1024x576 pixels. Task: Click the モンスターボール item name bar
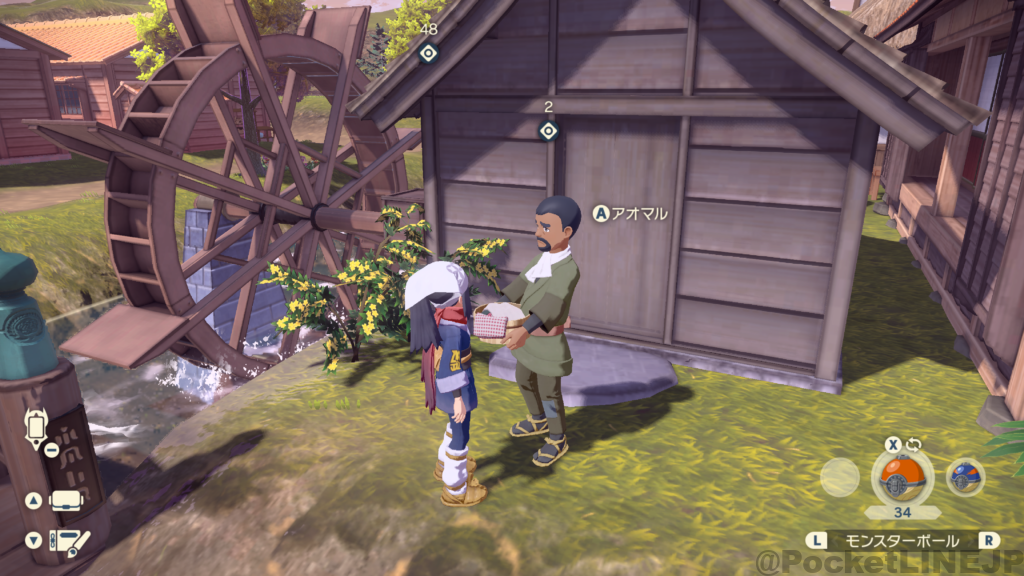[x=902, y=540]
